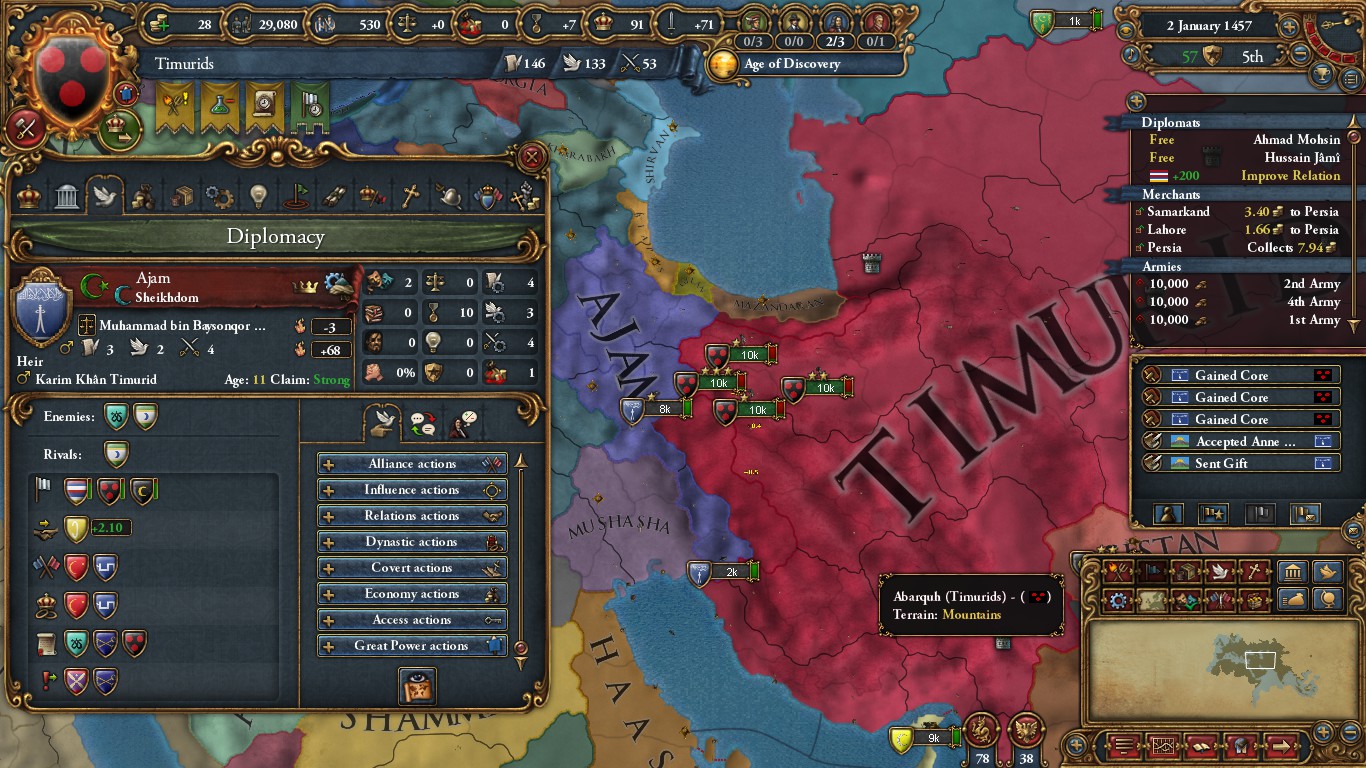Open the Trade tab crate icon
The height and width of the screenshot is (768, 1366).
click(x=183, y=196)
